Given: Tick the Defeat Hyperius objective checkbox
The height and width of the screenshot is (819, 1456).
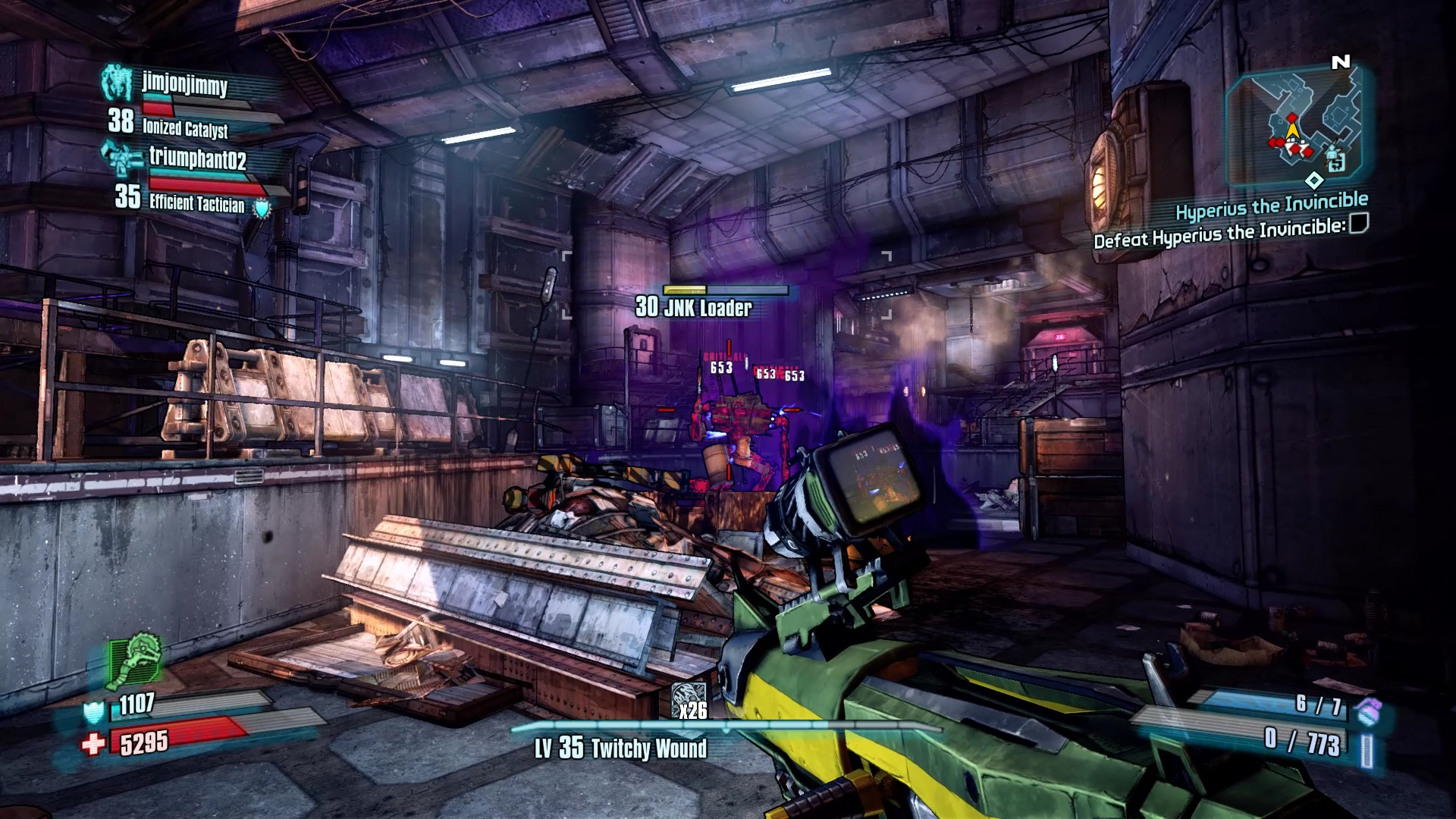Looking at the screenshot, I should pyautogui.click(x=1359, y=224).
